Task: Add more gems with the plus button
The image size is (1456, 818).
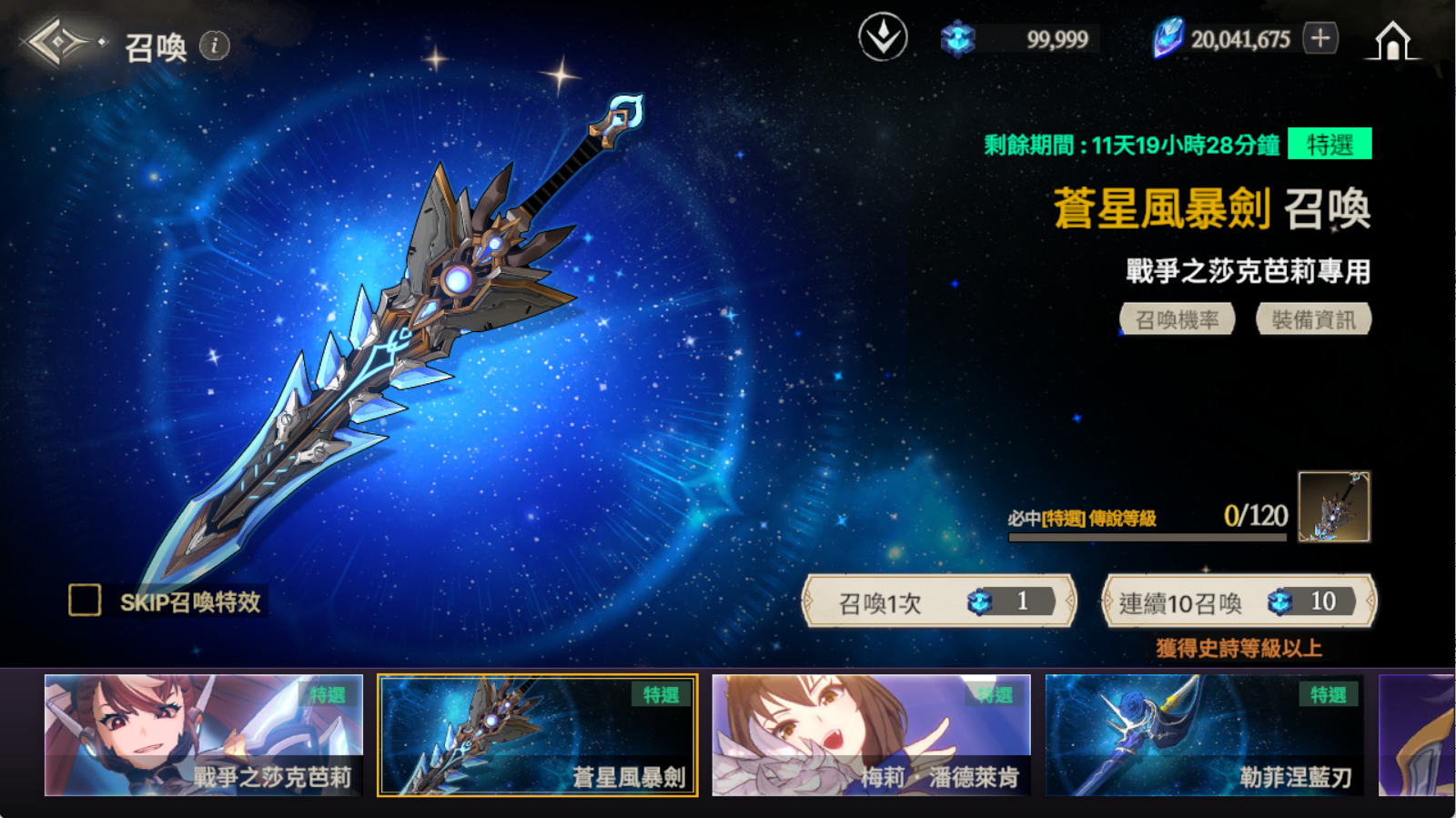Action: 1320,38
